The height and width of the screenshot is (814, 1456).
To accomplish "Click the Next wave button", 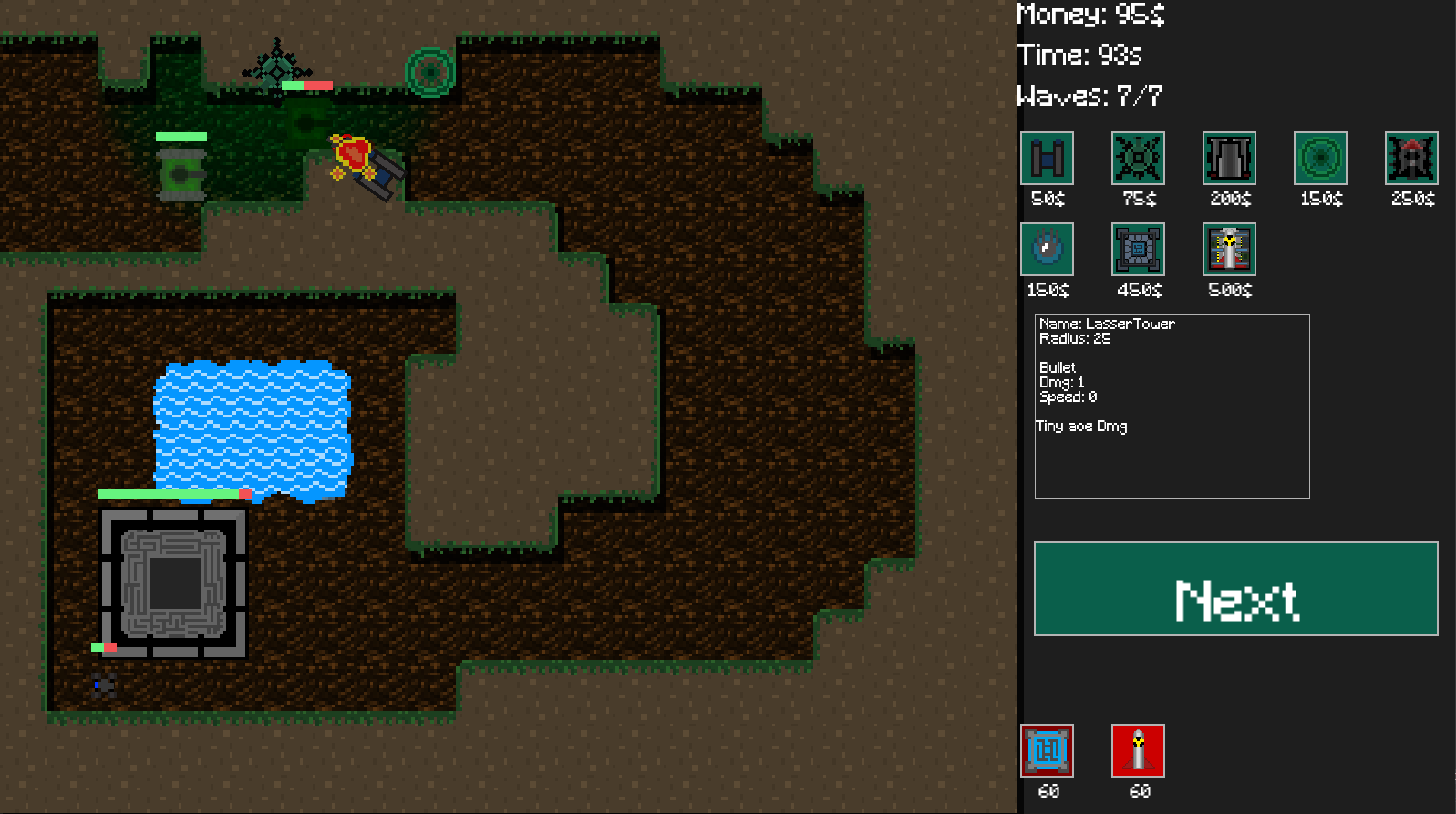I will [1234, 589].
